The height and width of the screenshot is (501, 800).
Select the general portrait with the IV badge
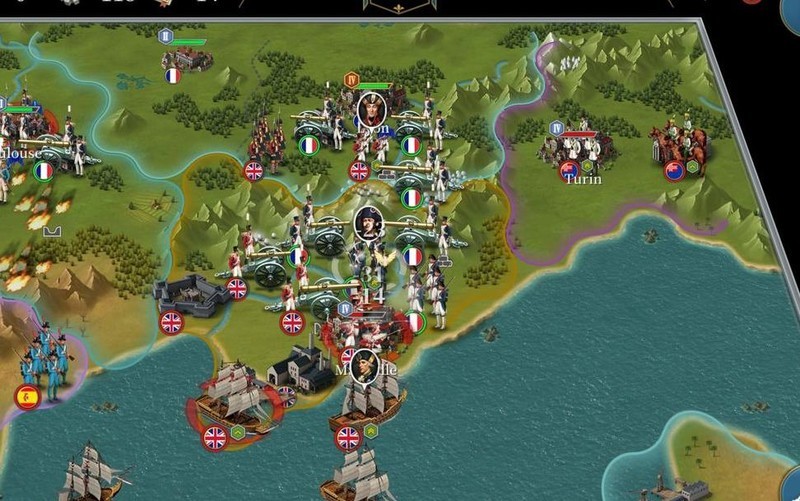click(x=371, y=107)
